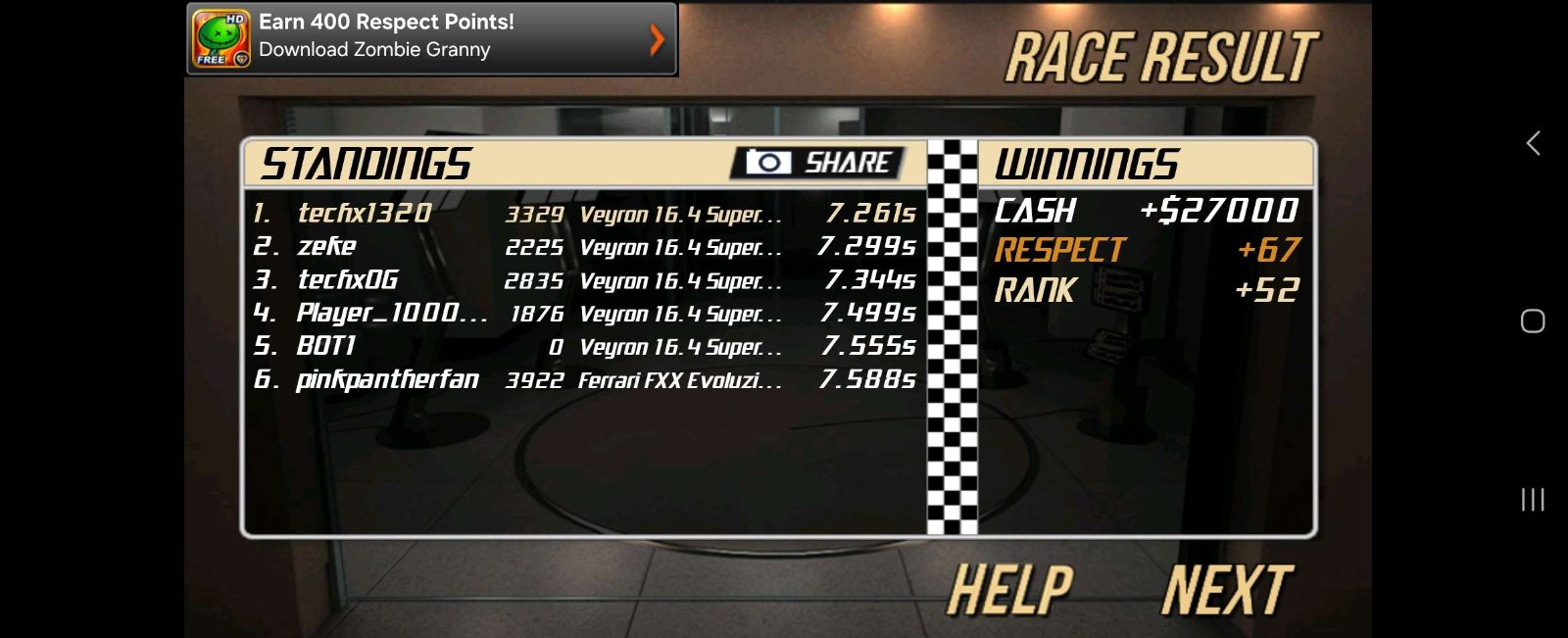The image size is (1568, 638).
Task: Select techx1320's first place row
Action: [x=584, y=213]
